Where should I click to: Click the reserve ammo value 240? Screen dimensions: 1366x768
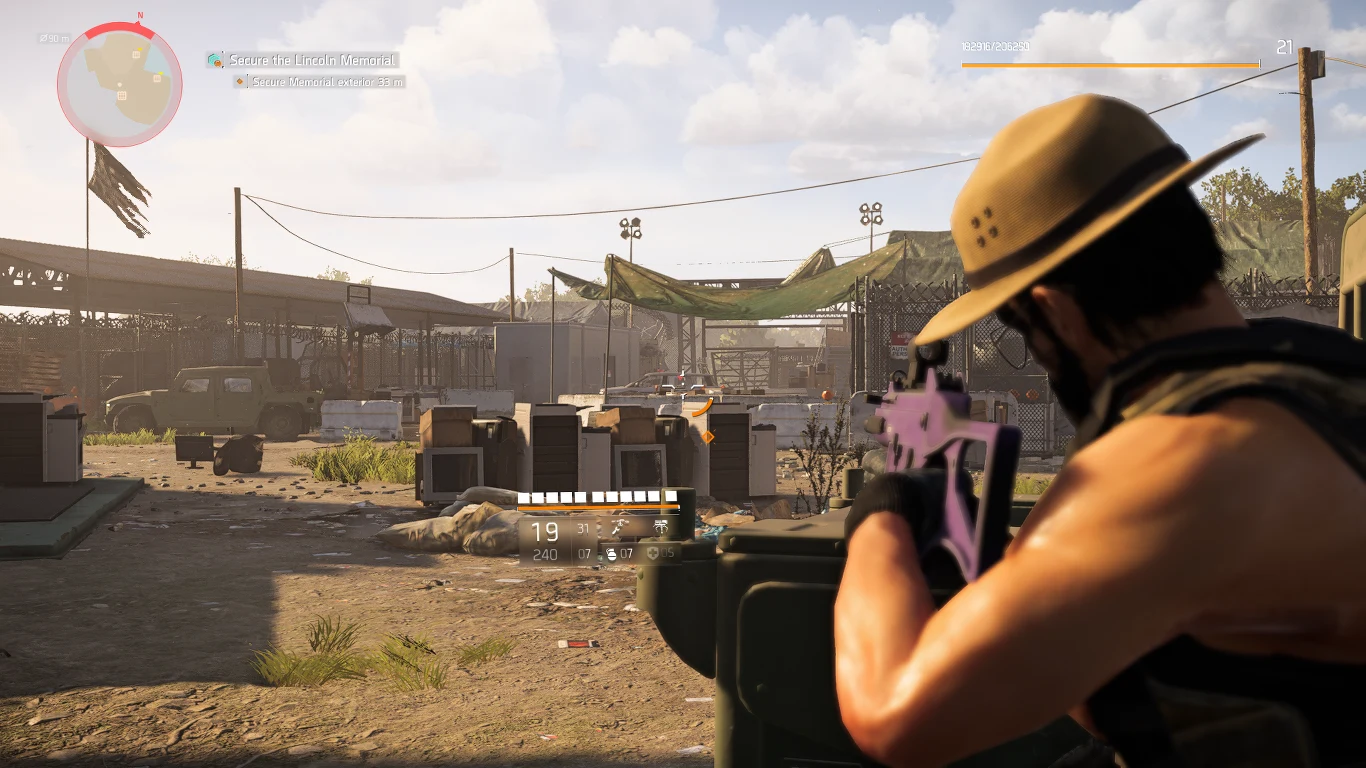[544, 554]
